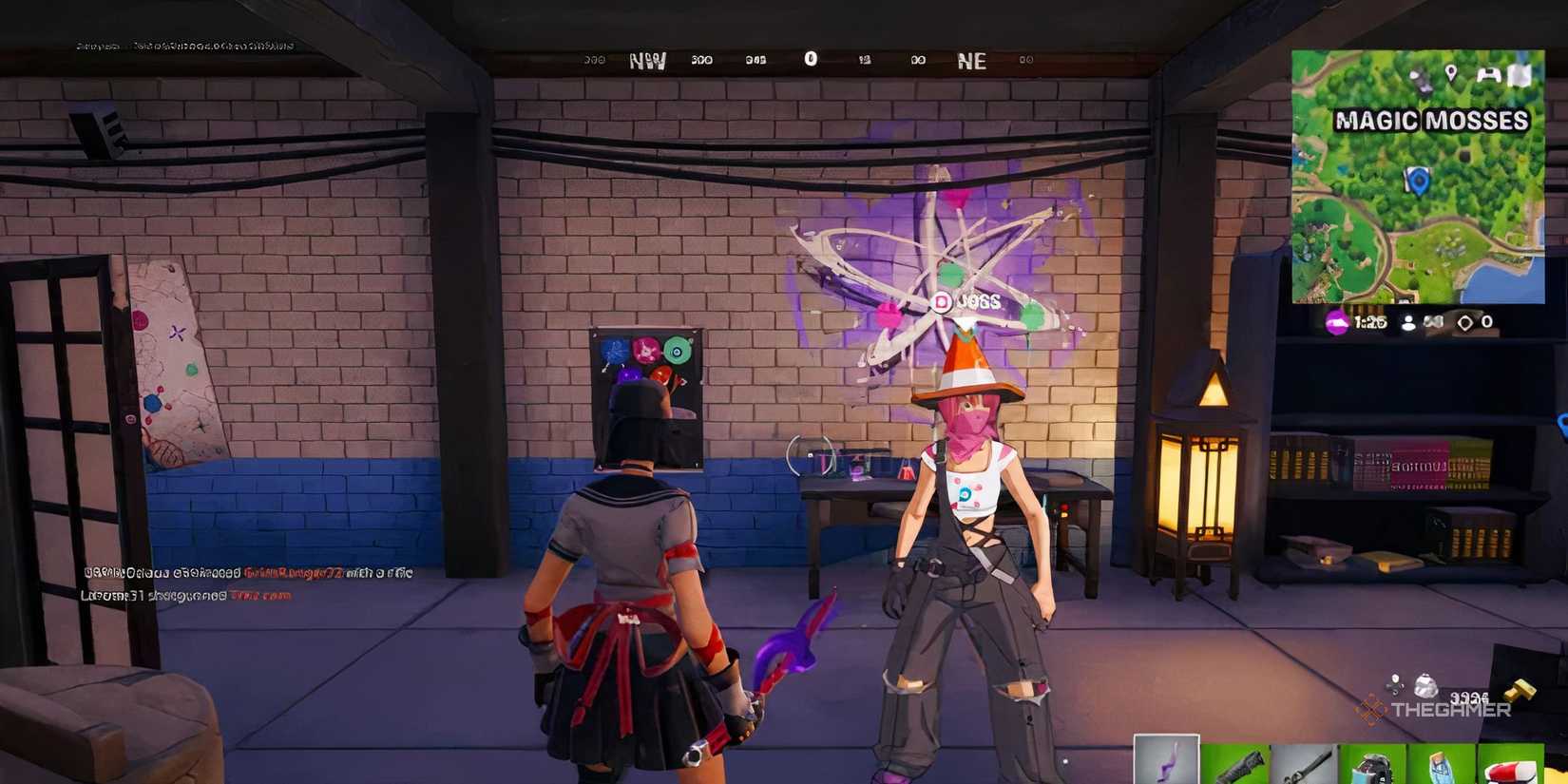1568x784 pixels.
Task: Click the purple storm timer icon
Action: point(1336,322)
